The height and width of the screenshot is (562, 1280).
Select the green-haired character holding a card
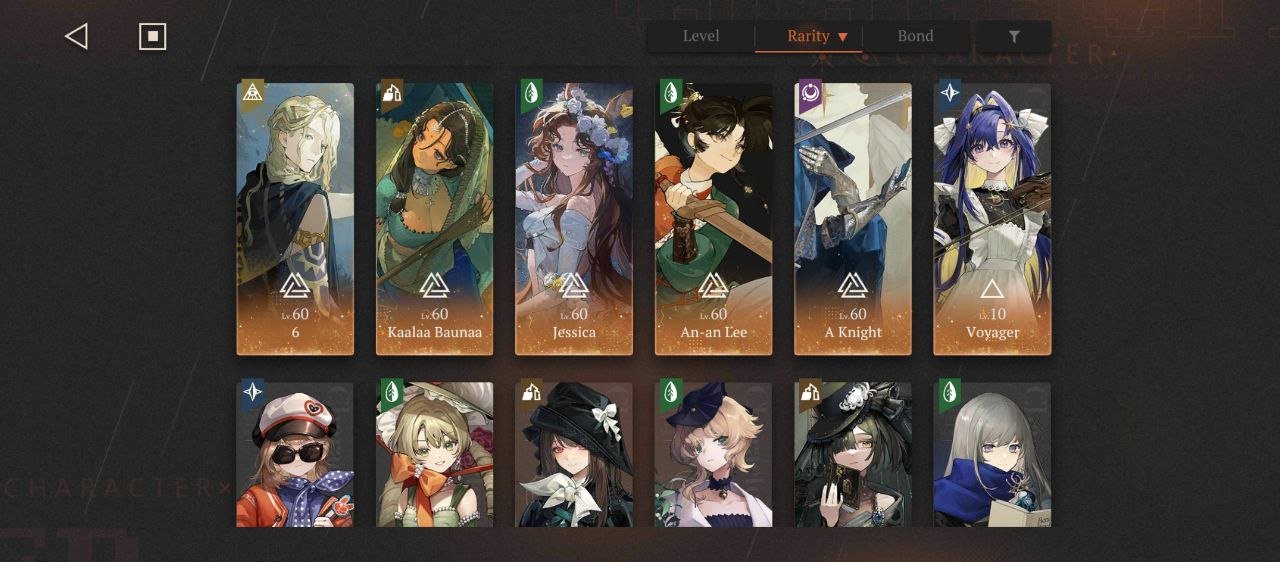[853, 454]
